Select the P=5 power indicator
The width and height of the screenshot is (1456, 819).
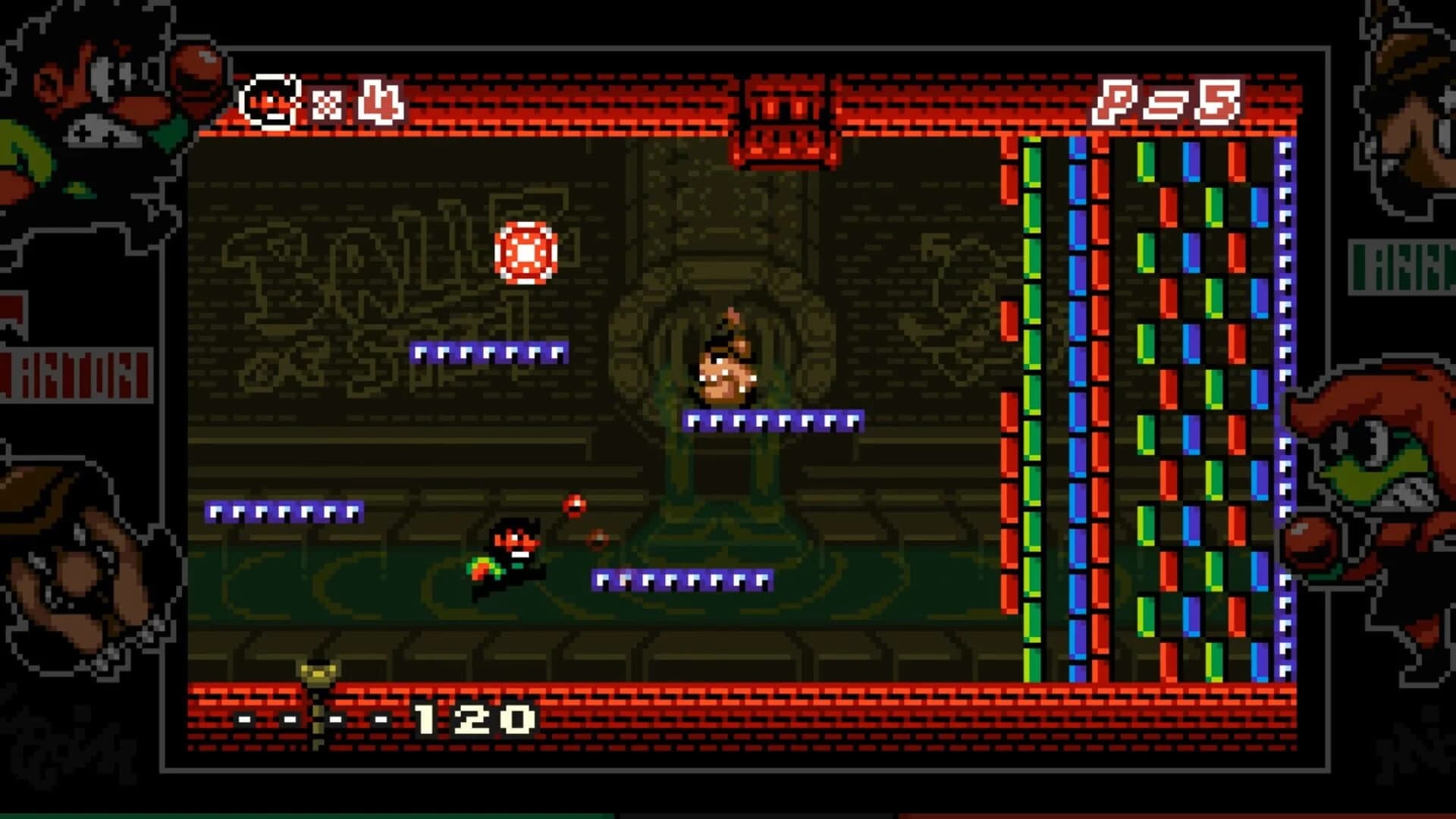click(1172, 102)
